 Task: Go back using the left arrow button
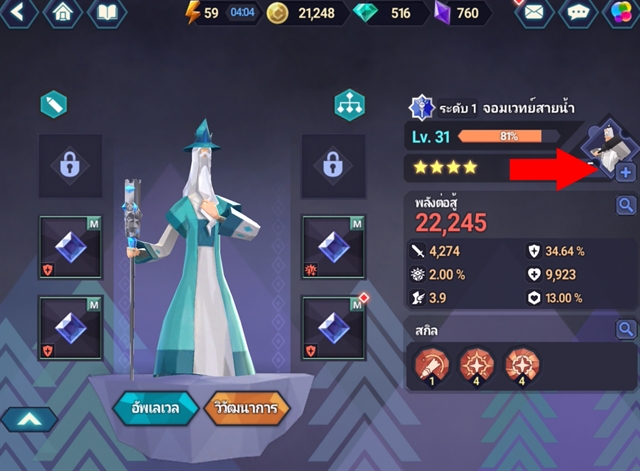click(20, 13)
